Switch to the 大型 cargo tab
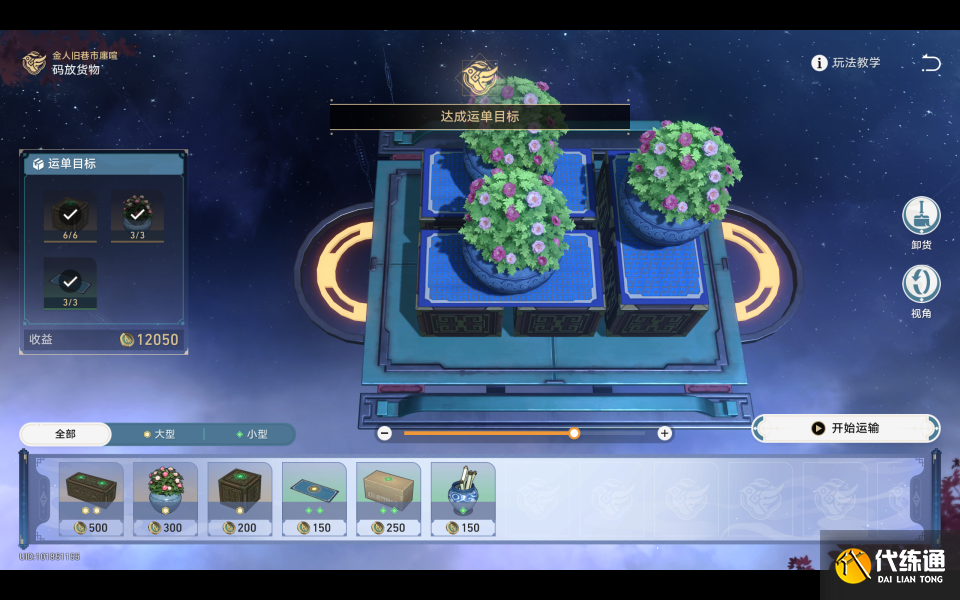The width and height of the screenshot is (960, 600). tap(158, 434)
